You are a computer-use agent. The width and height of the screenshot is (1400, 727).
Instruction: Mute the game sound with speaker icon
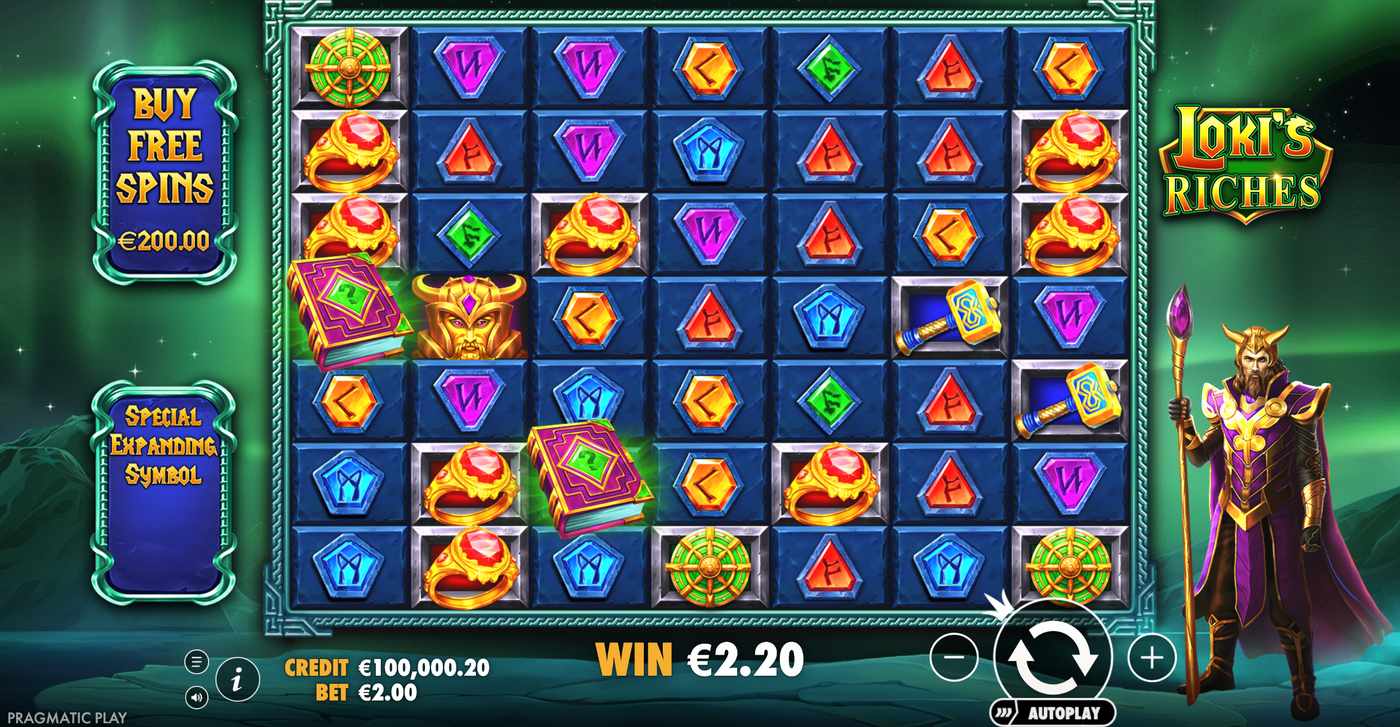click(196, 695)
